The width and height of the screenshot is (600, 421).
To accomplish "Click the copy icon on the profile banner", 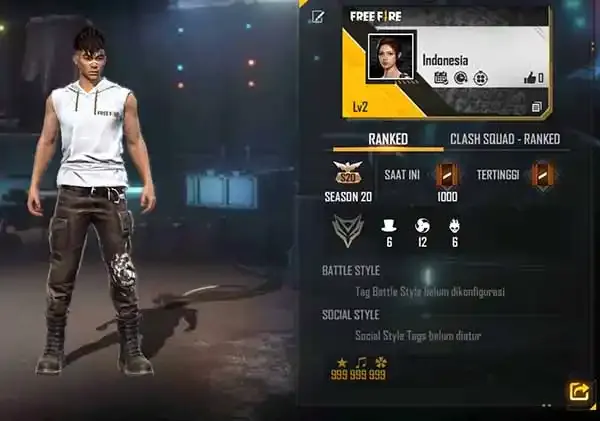I will pos(536,107).
